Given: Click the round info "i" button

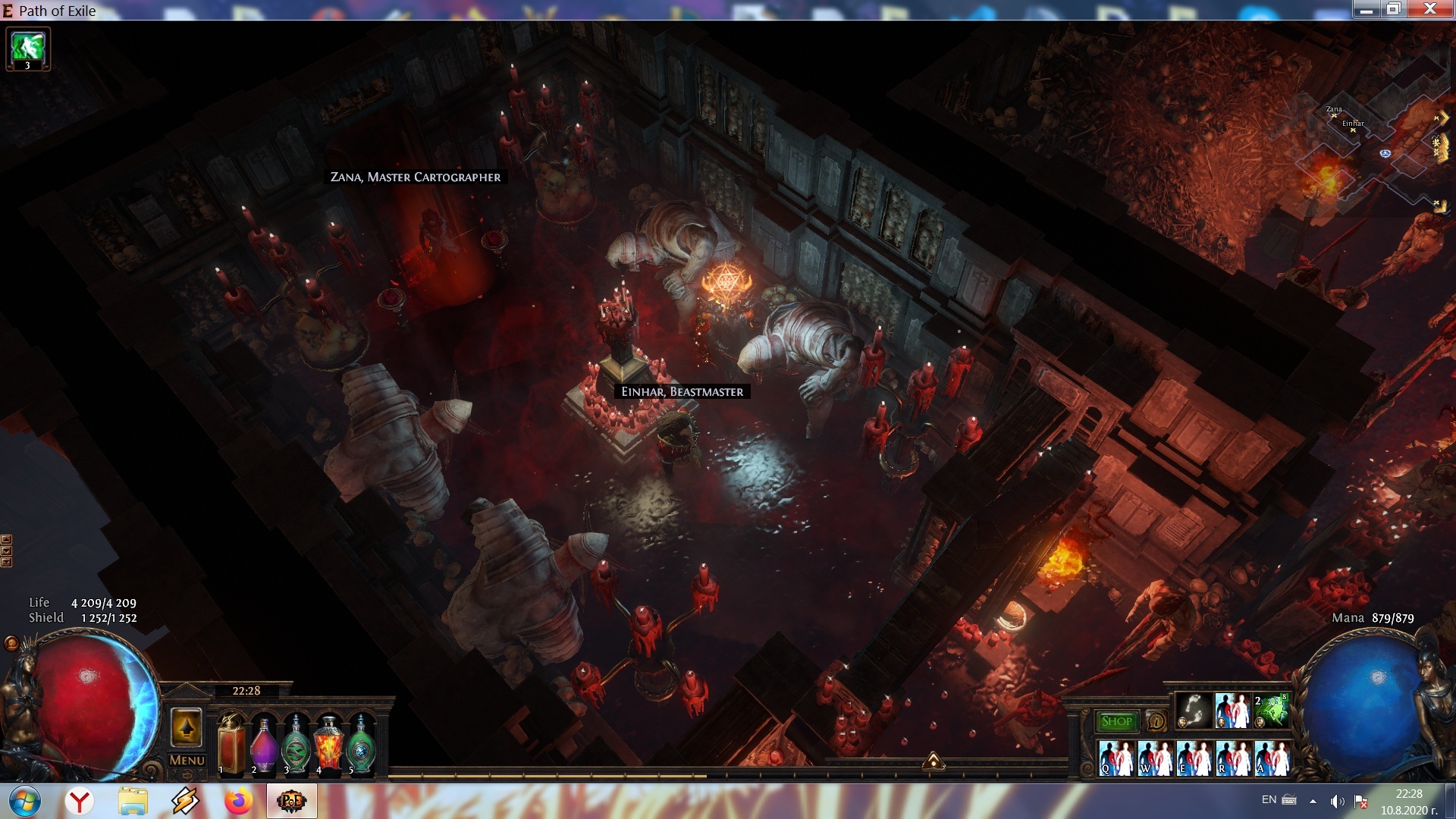Looking at the screenshot, I should click(1156, 721).
